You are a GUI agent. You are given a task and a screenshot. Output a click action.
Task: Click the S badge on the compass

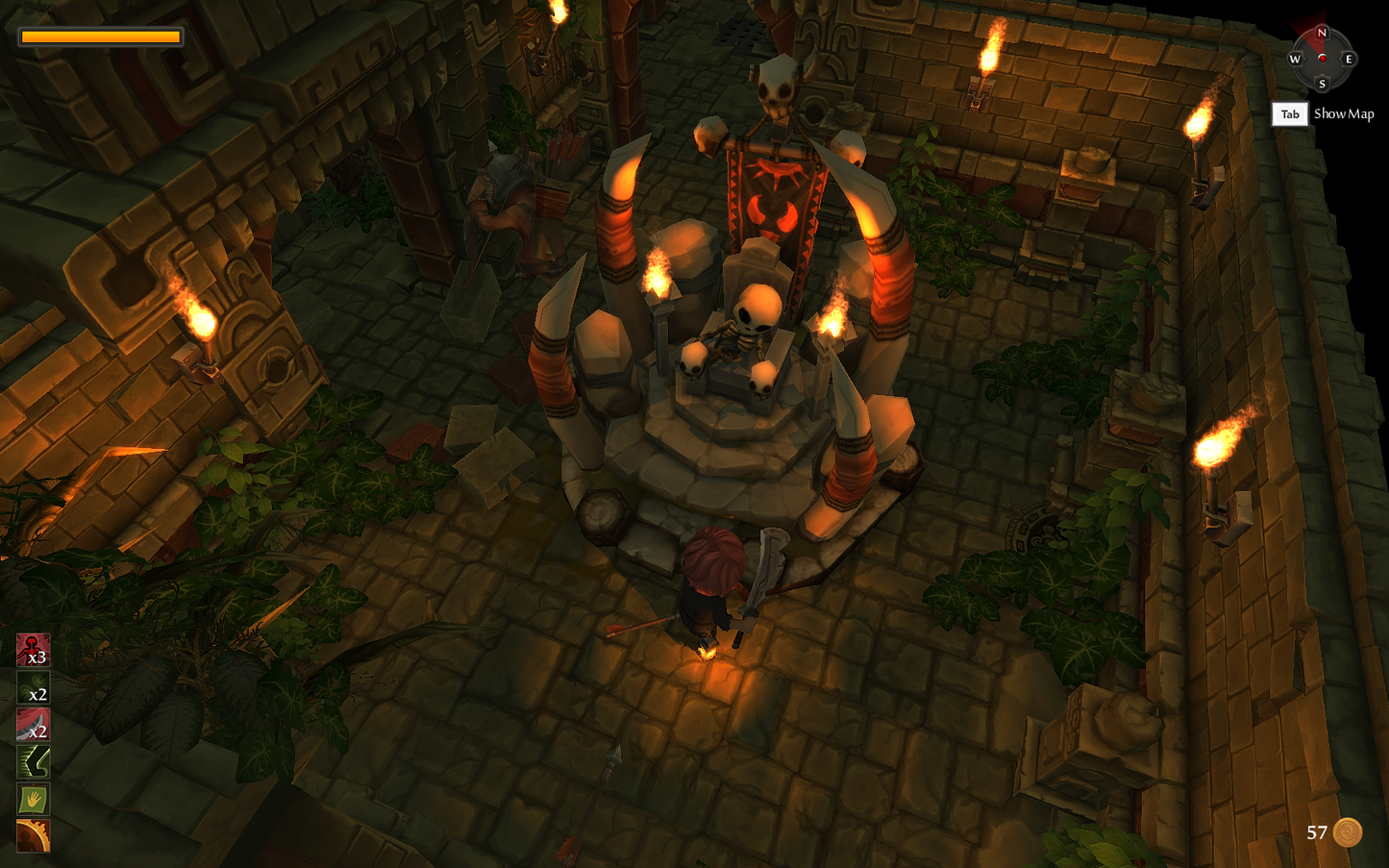click(1323, 85)
